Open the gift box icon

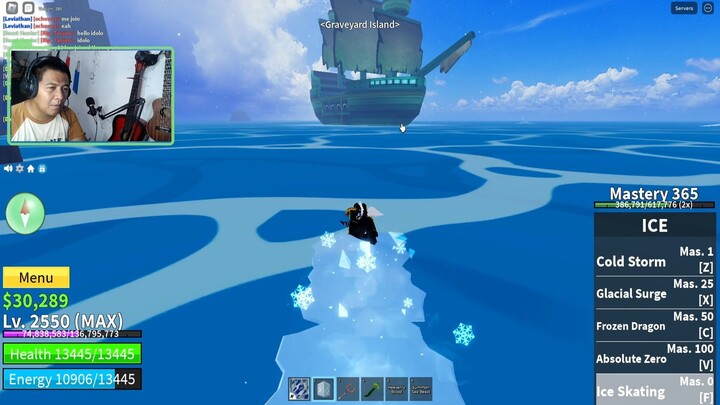(x=41, y=169)
